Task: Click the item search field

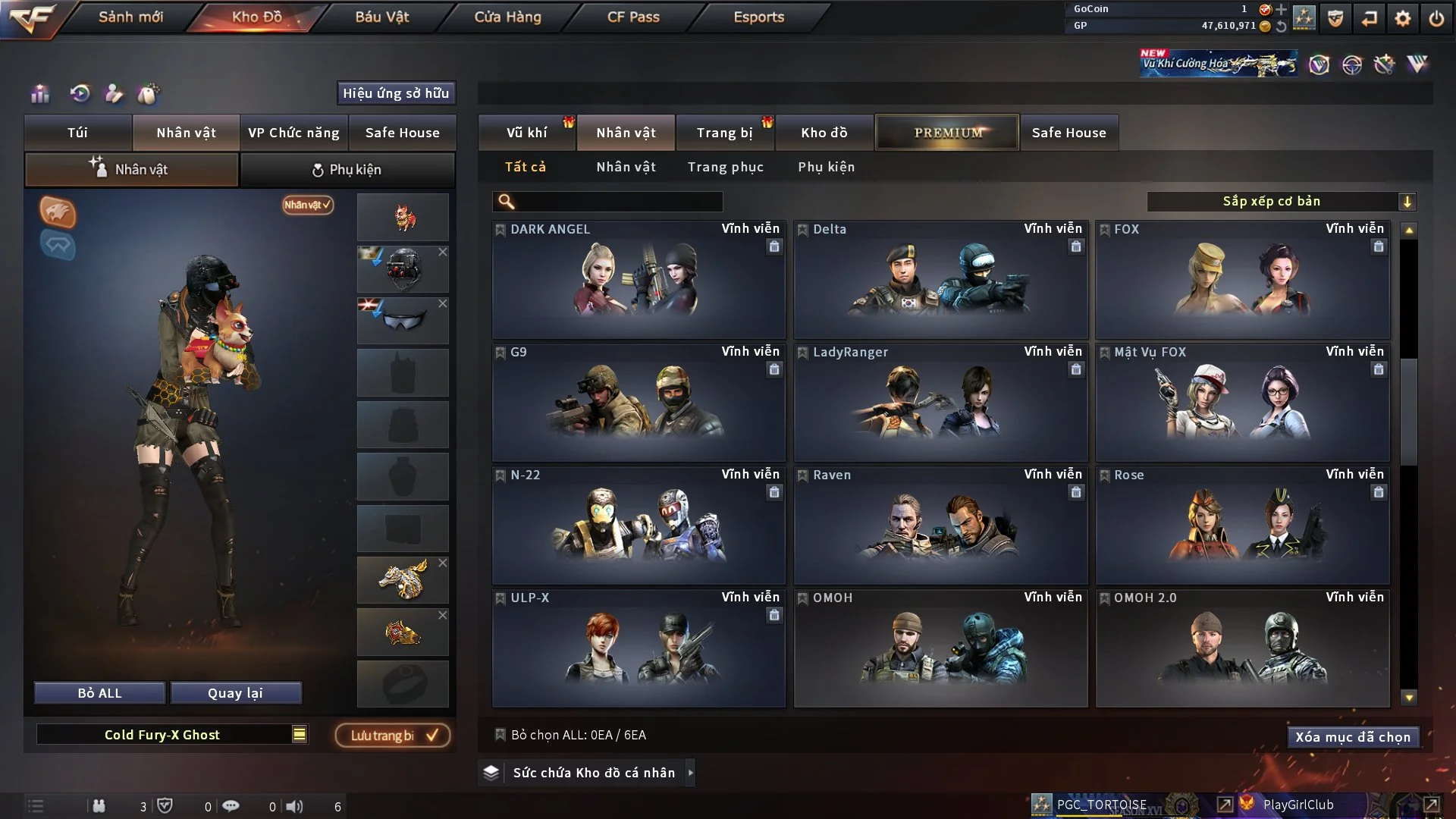Action: 618,202
